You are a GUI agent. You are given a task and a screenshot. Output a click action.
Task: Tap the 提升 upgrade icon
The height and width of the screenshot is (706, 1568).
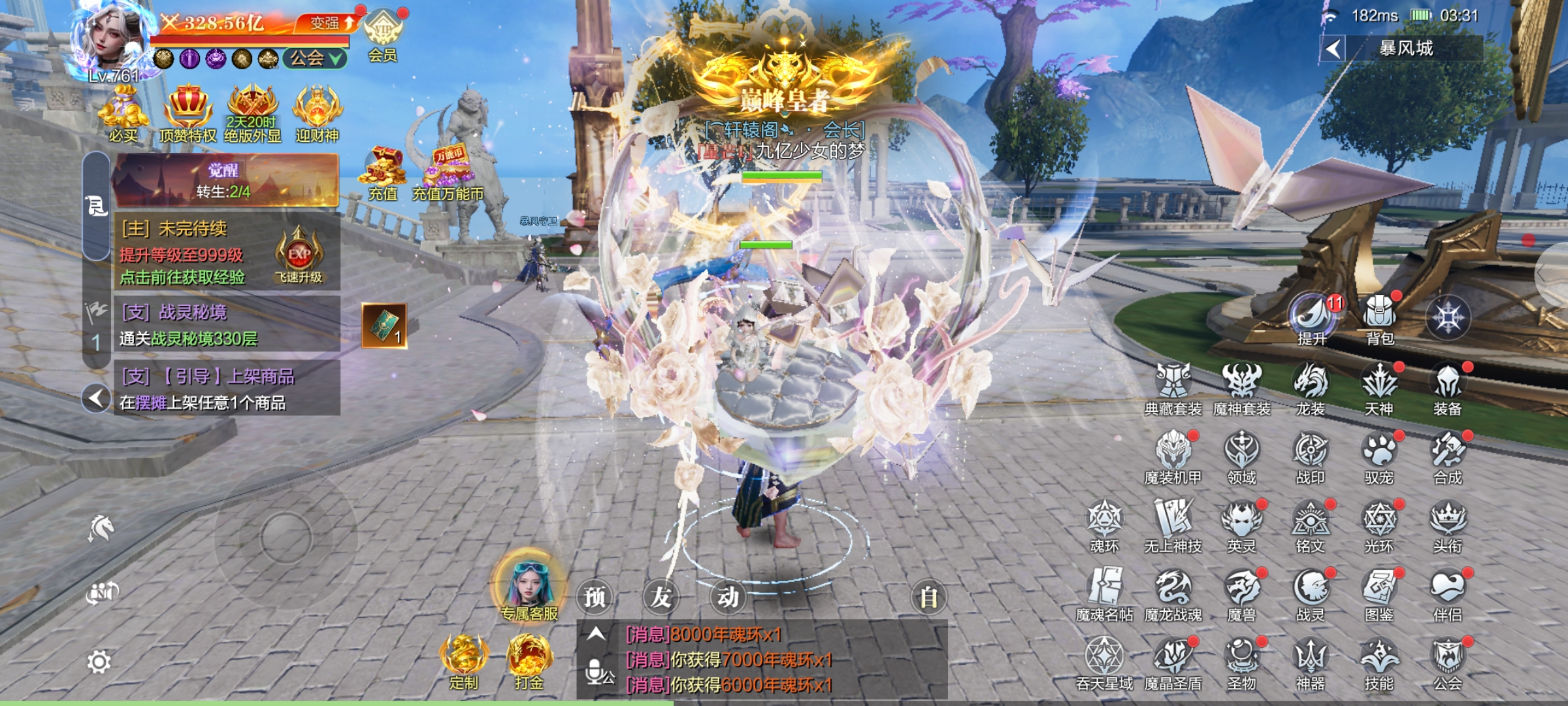pos(1311,317)
